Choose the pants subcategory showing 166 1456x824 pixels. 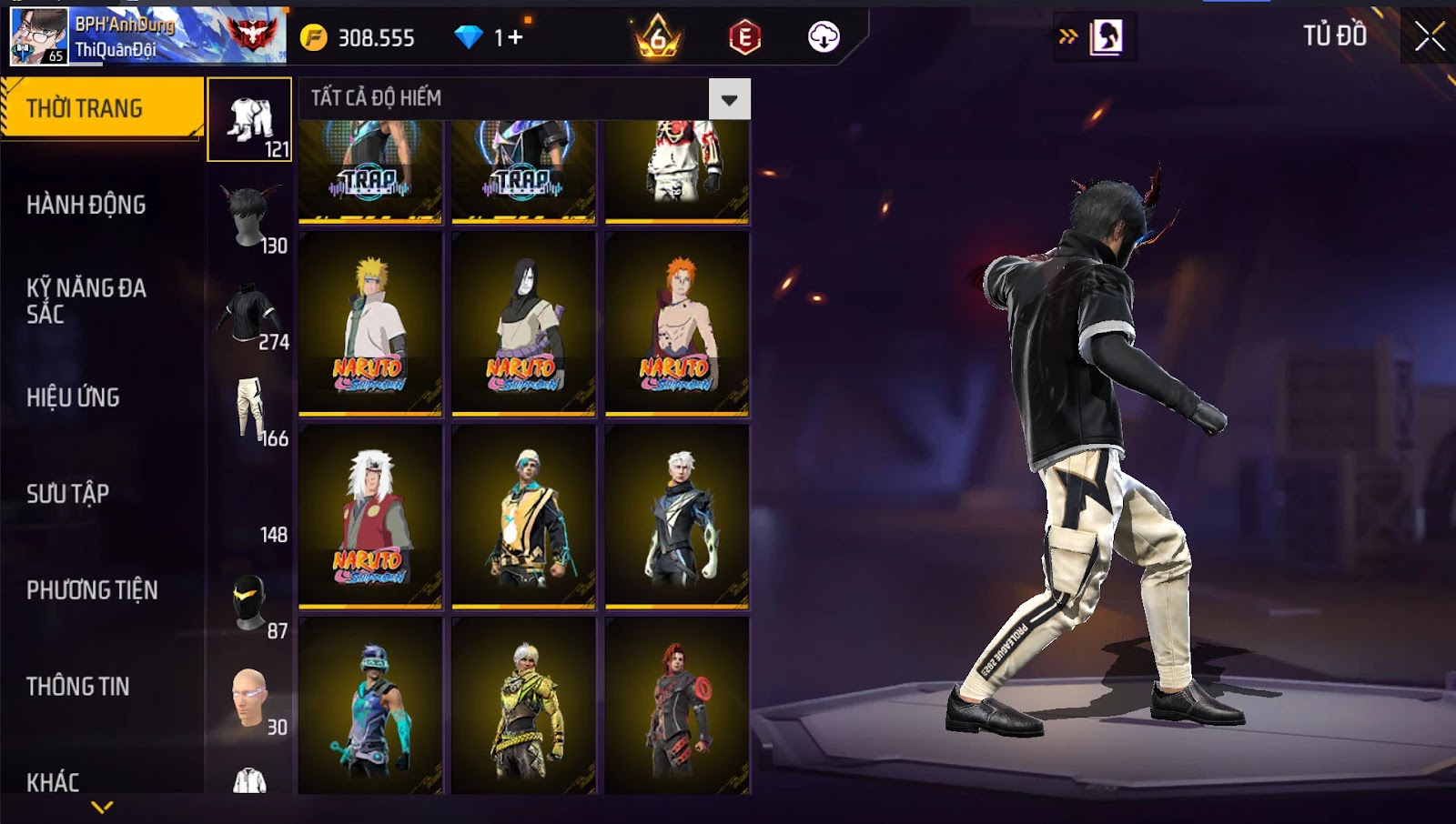tap(249, 409)
